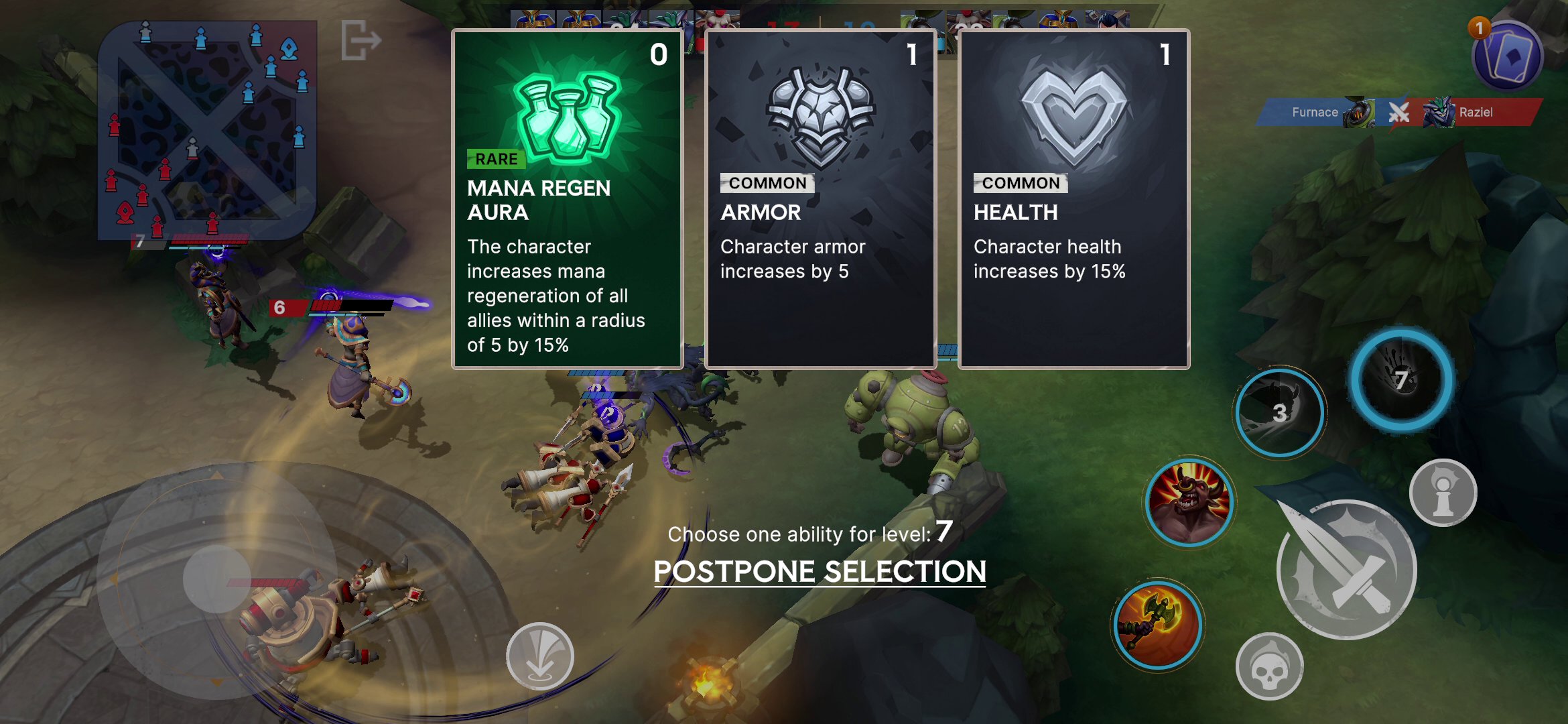Trigger the ability on 3-second cooldown
This screenshot has height=724, width=1568.
point(1279,412)
